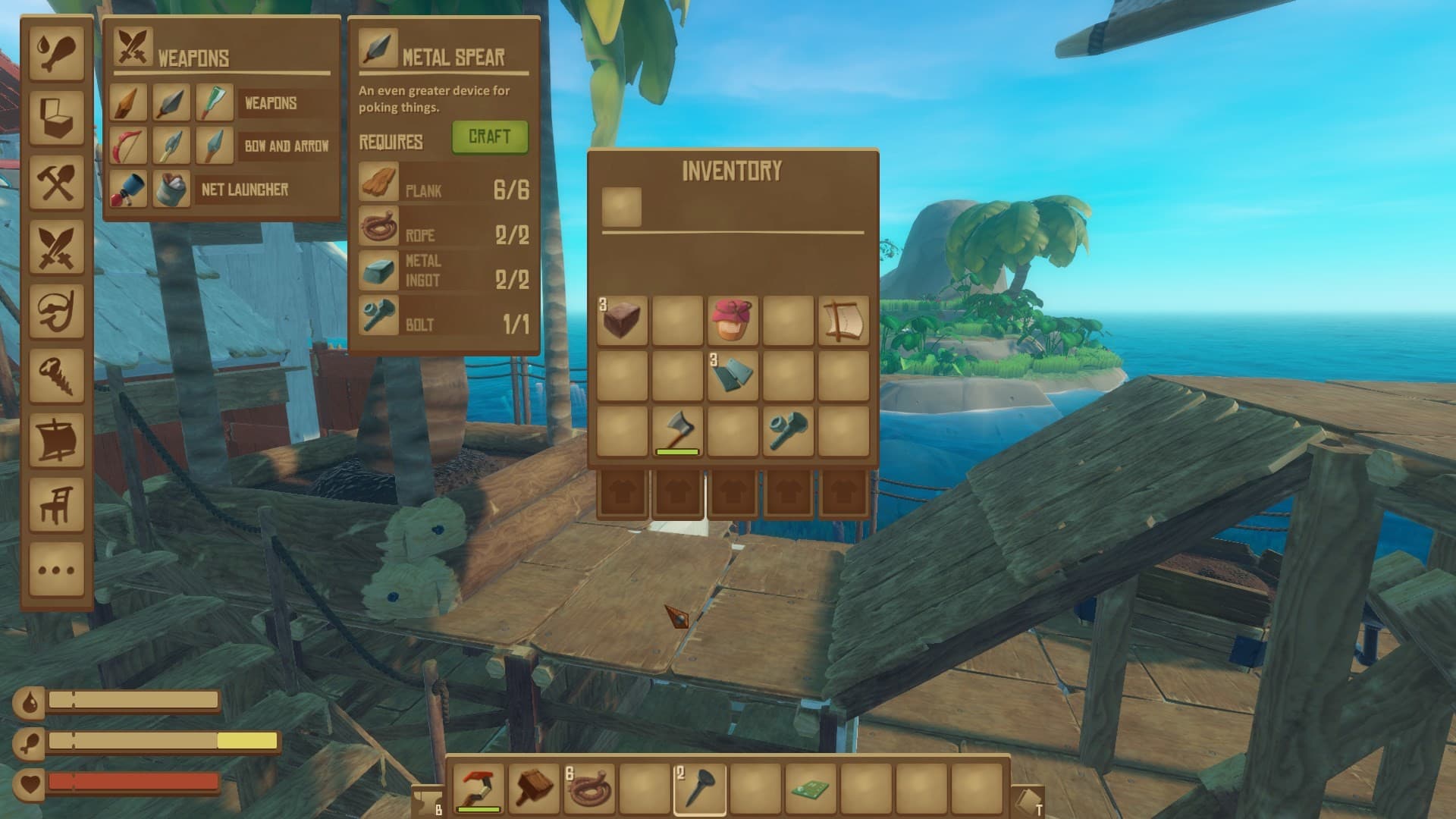Viewport: 1456px width, 819px height.
Task: Open the Food and Water crafting category
Action: pyautogui.click(x=56, y=53)
